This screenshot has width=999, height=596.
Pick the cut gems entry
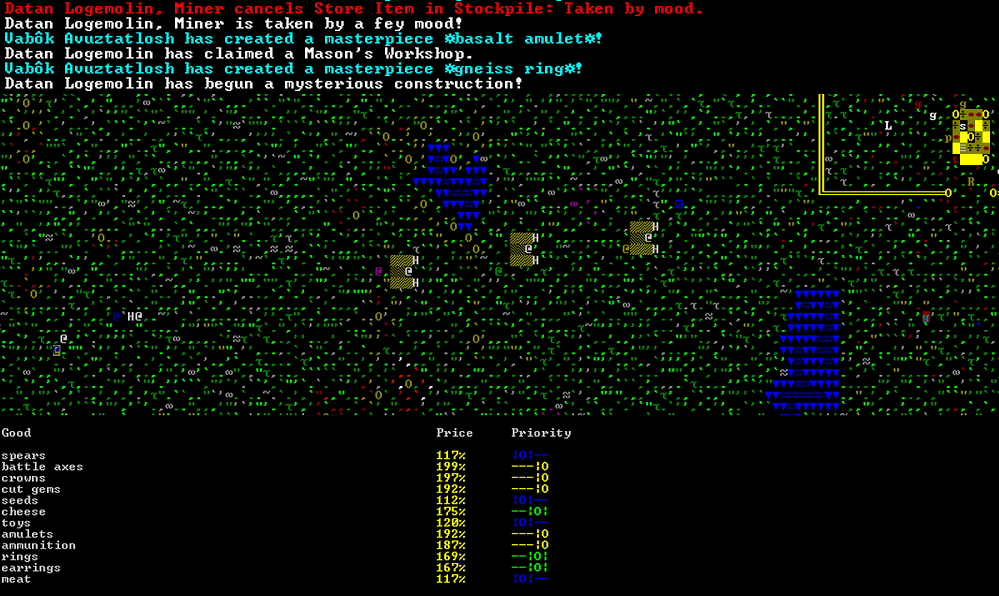coord(30,490)
